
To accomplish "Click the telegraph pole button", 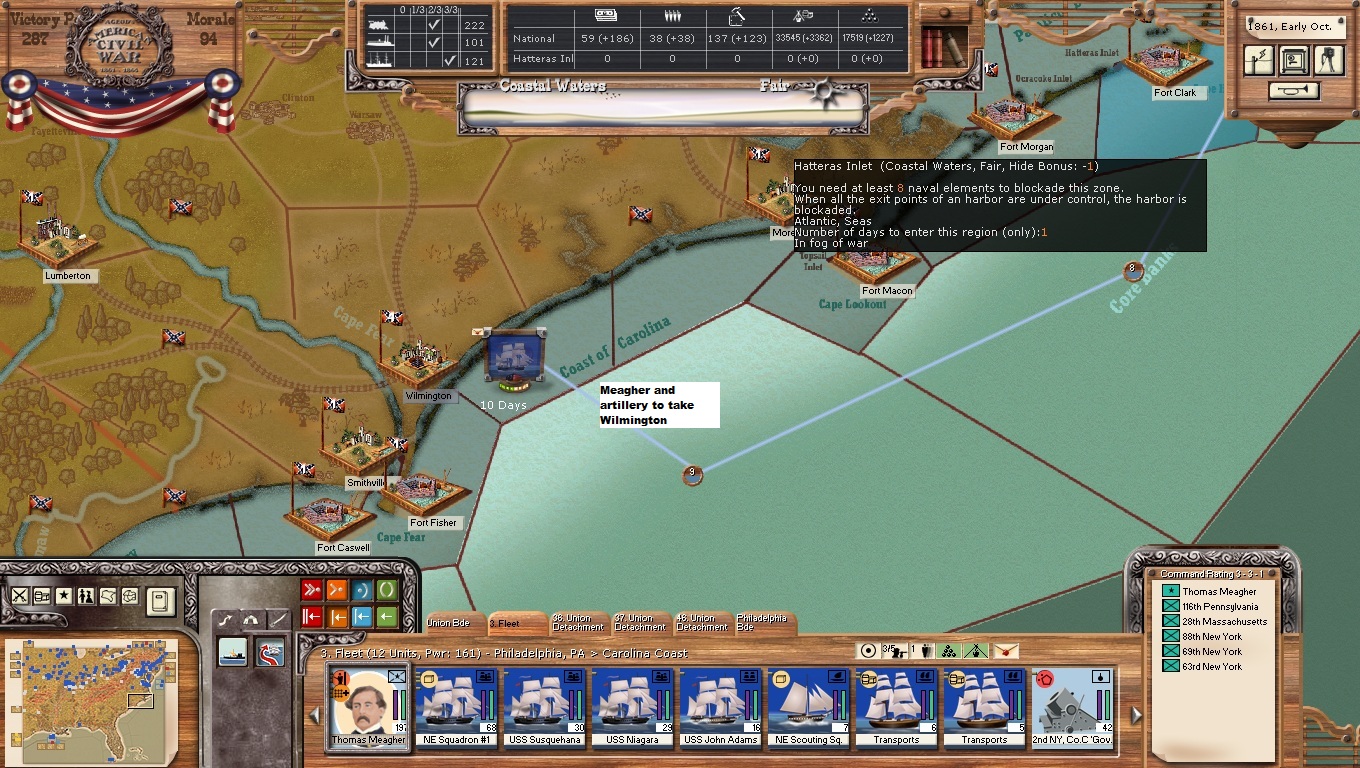I will (x=1260, y=60).
